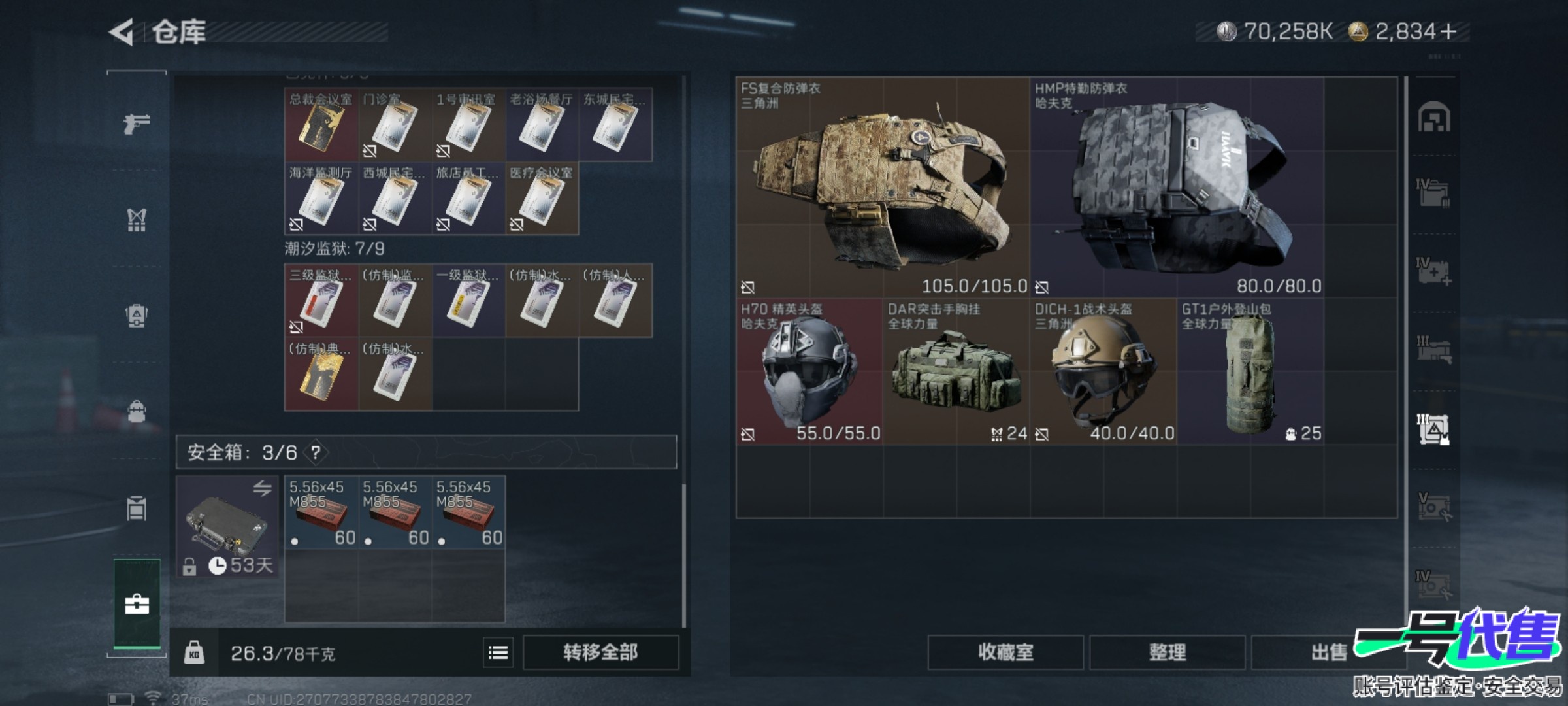Select the 总裁会议室 key card
1568x706 pixels.
click(321, 125)
